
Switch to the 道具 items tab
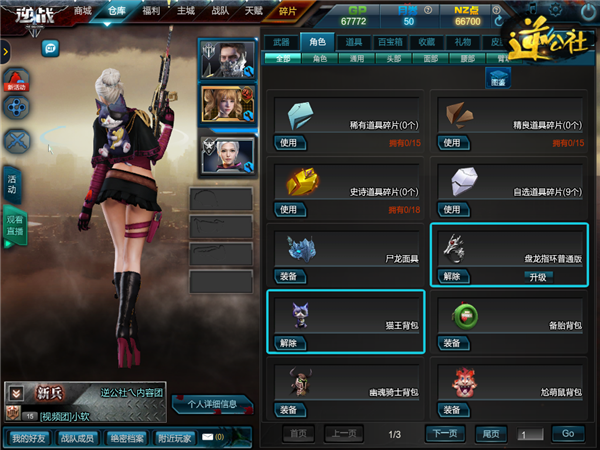[354, 42]
